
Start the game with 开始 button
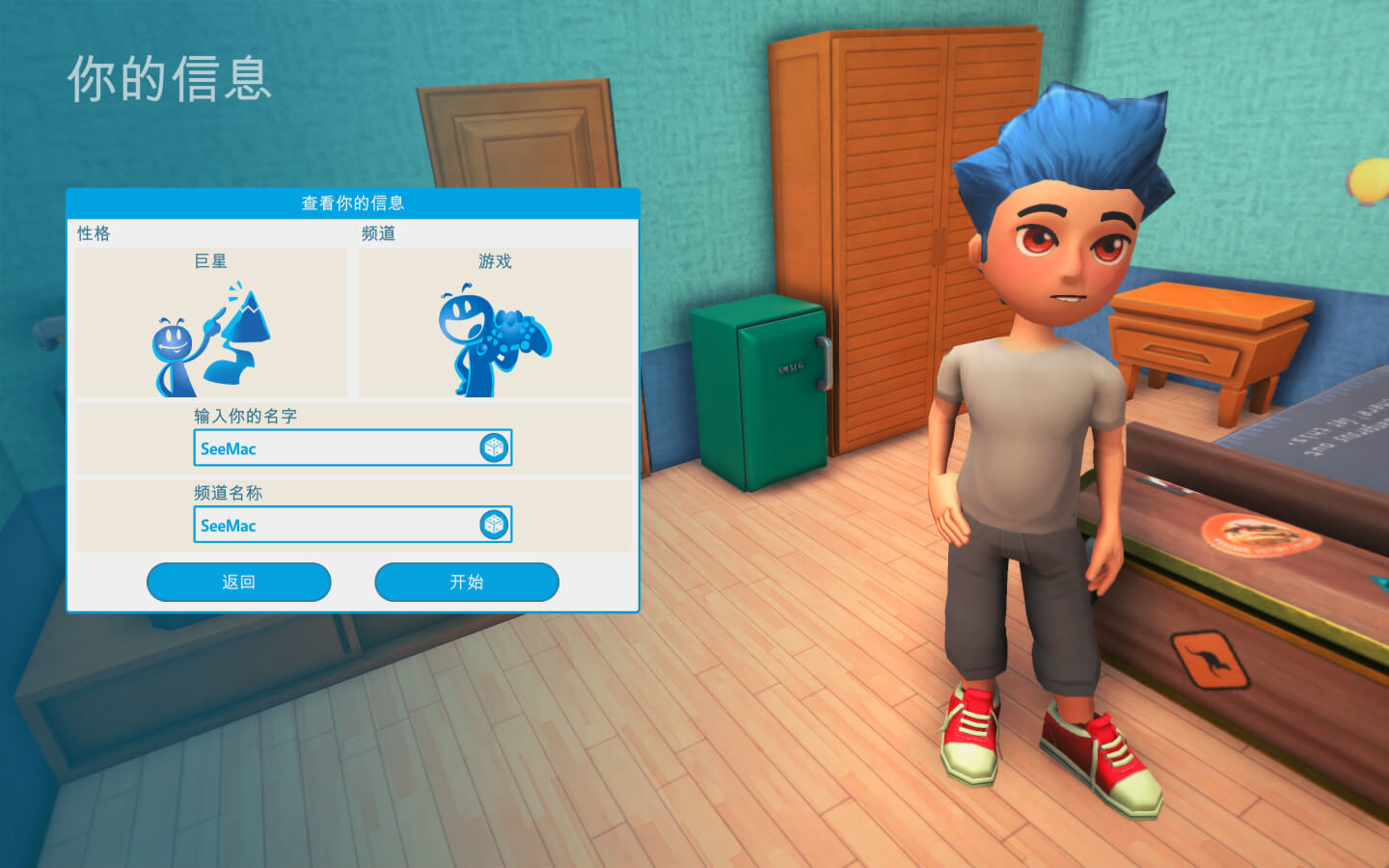click(x=466, y=582)
